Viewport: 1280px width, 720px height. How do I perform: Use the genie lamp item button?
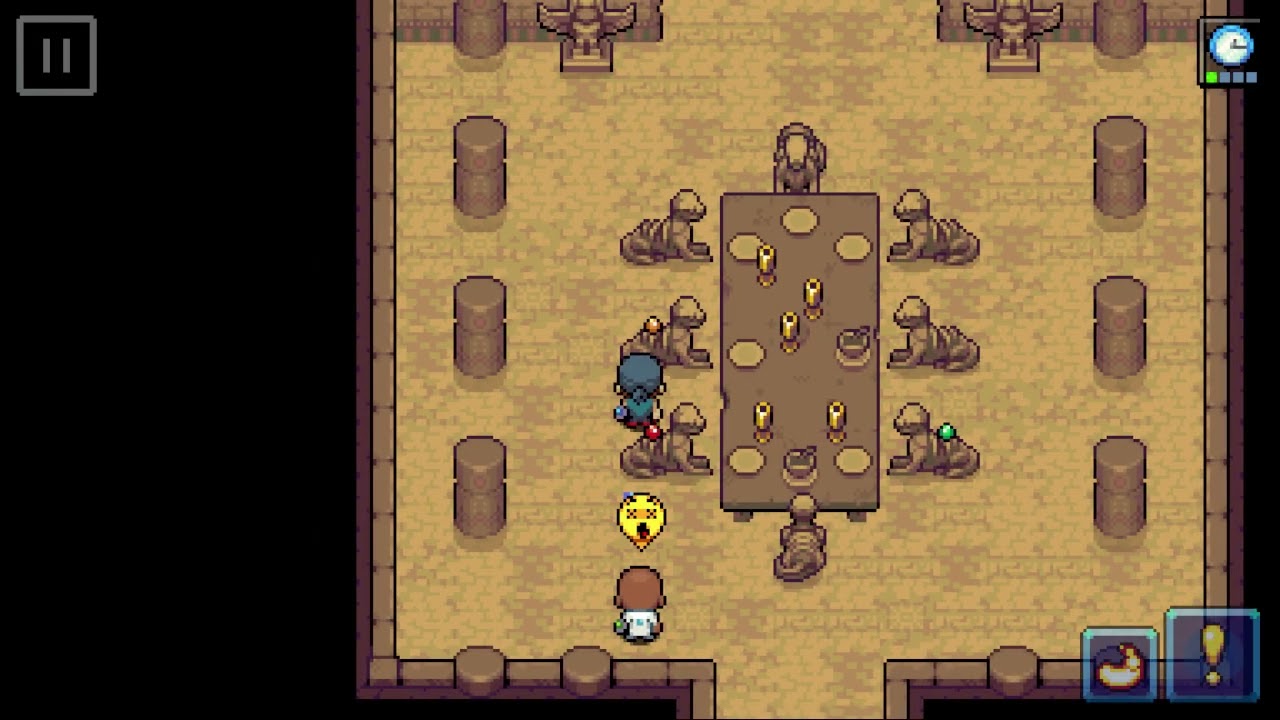pos(1120,665)
